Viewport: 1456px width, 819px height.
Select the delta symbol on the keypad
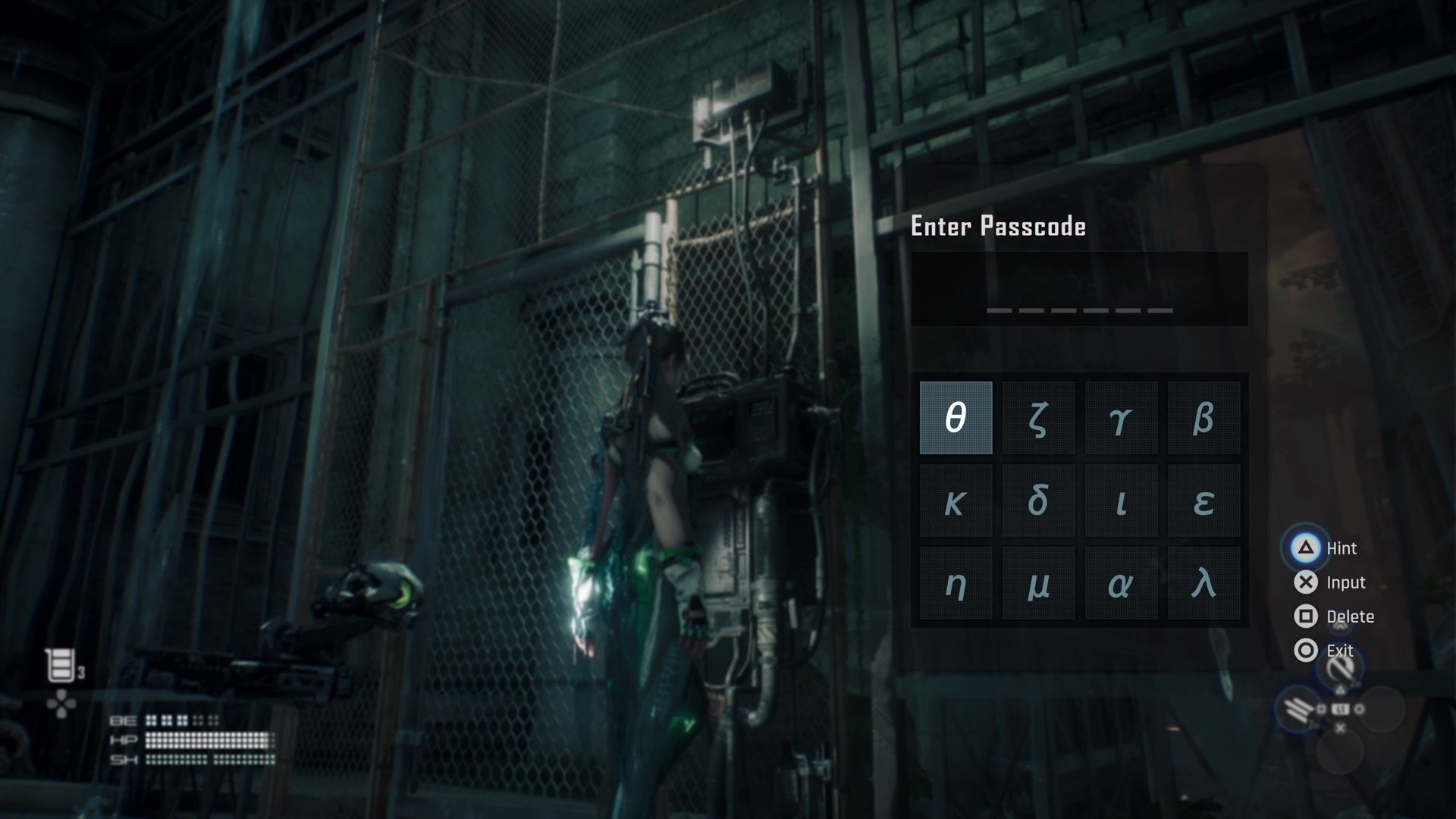coord(1037,500)
